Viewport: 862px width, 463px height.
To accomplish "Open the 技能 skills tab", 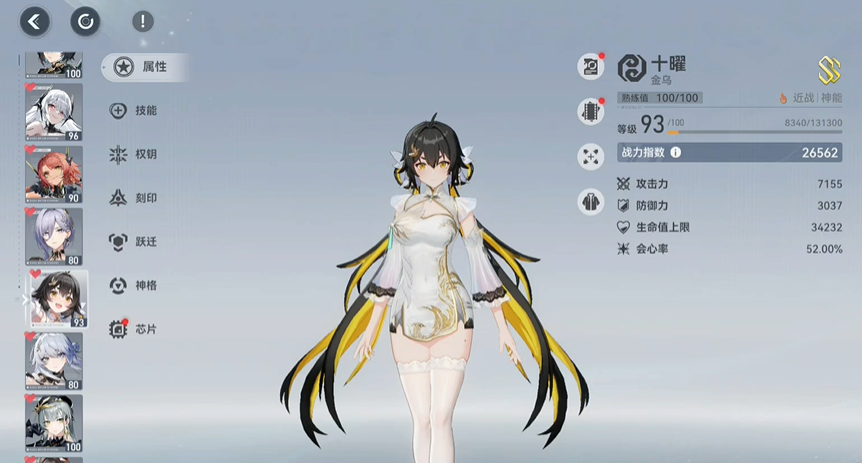I will click(134, 111).
